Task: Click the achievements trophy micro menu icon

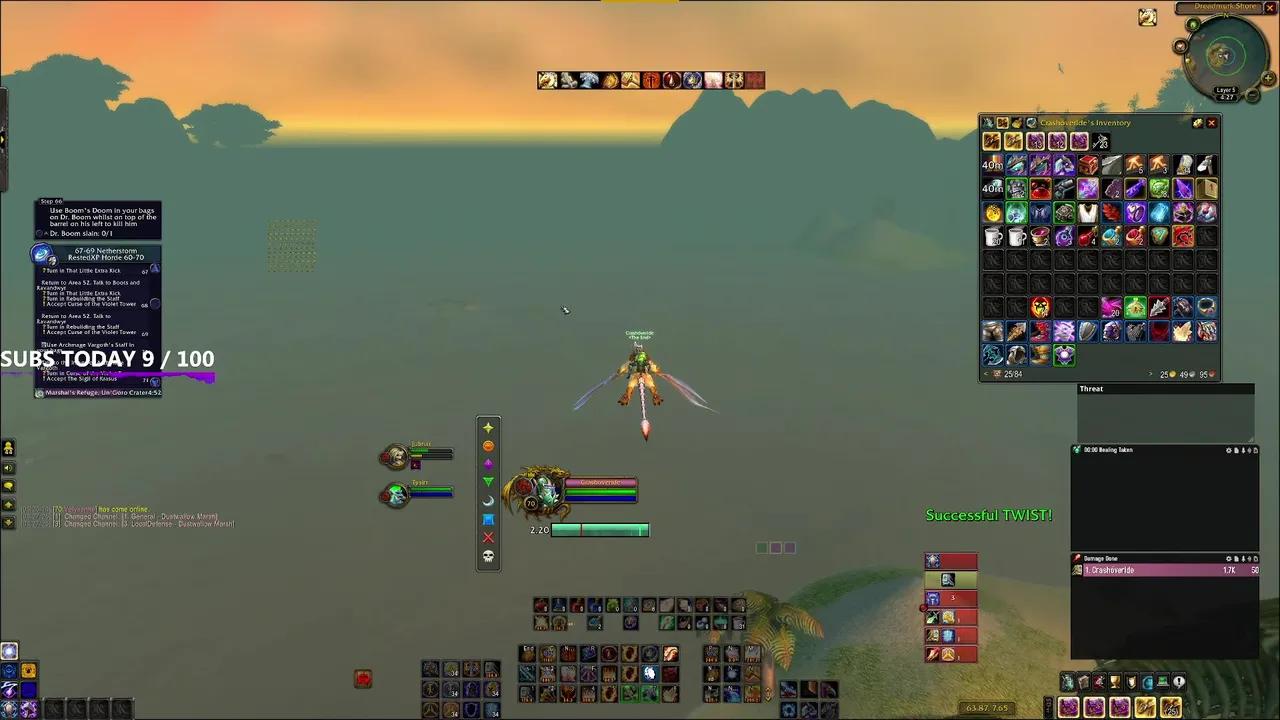Action: (1113, 681)
